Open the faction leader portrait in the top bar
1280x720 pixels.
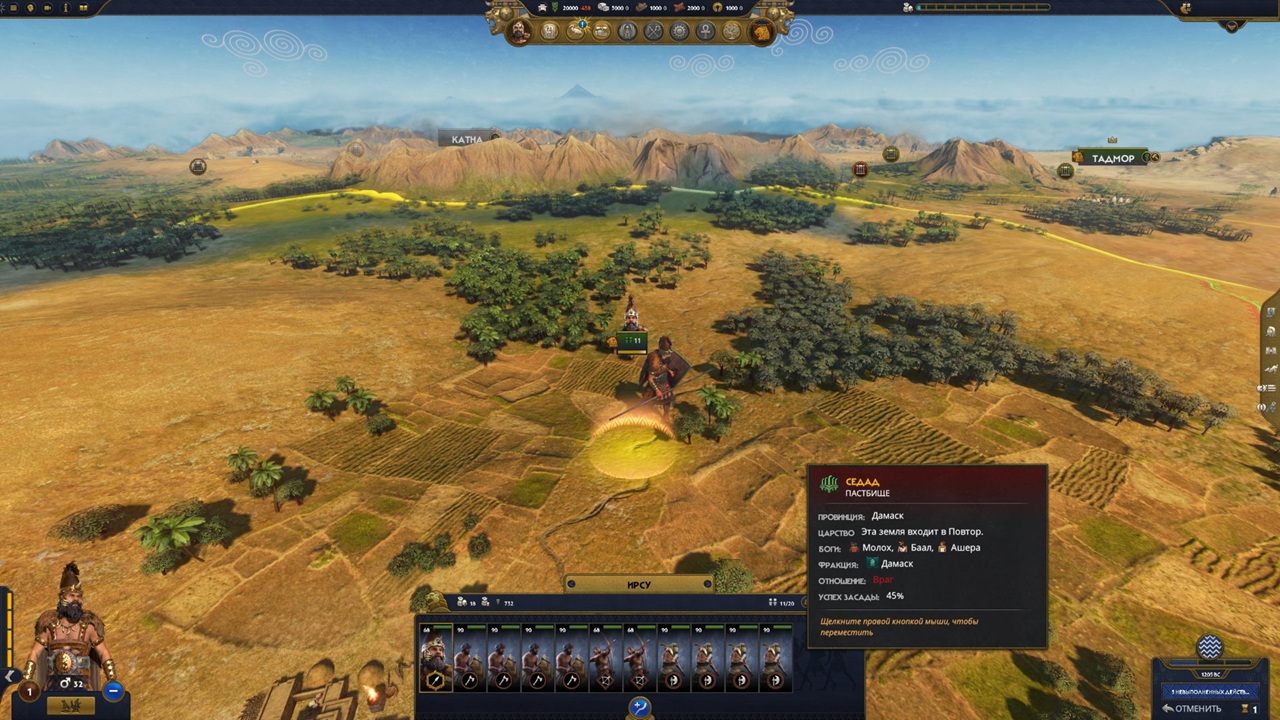(x=519, y=31)
